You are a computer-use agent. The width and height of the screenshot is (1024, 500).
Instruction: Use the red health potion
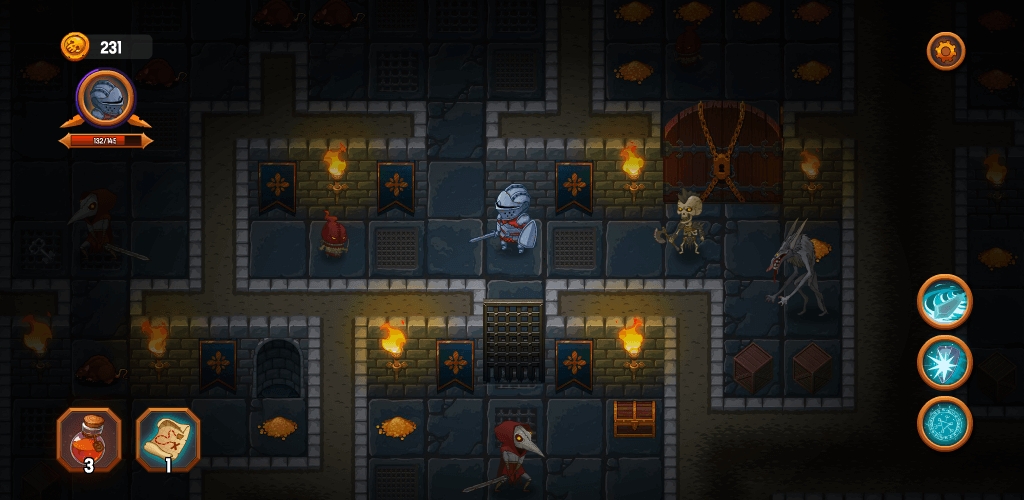(x=89, y=439)
